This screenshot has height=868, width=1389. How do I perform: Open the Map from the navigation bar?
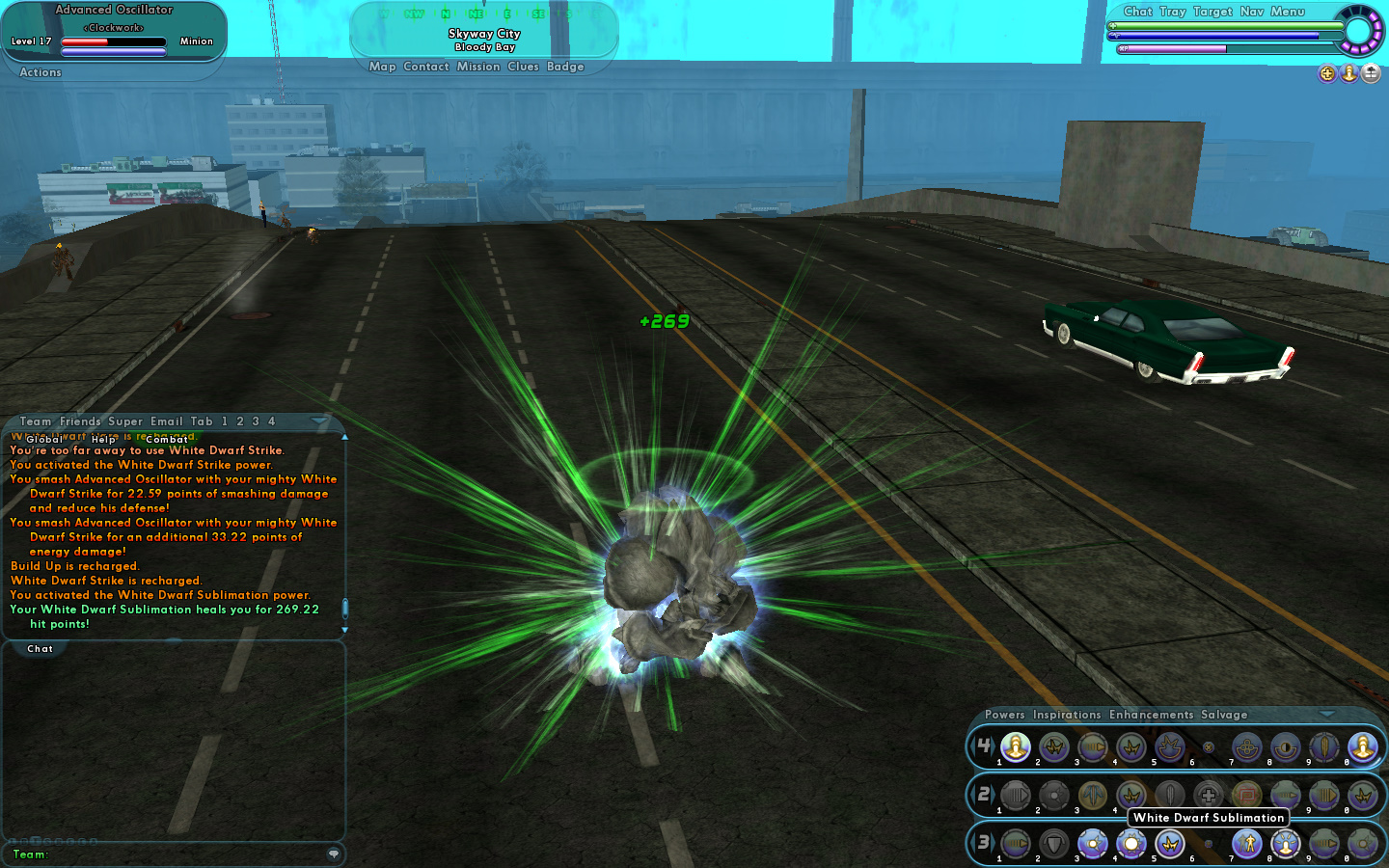pyautogui.click(x=382, y=67)
